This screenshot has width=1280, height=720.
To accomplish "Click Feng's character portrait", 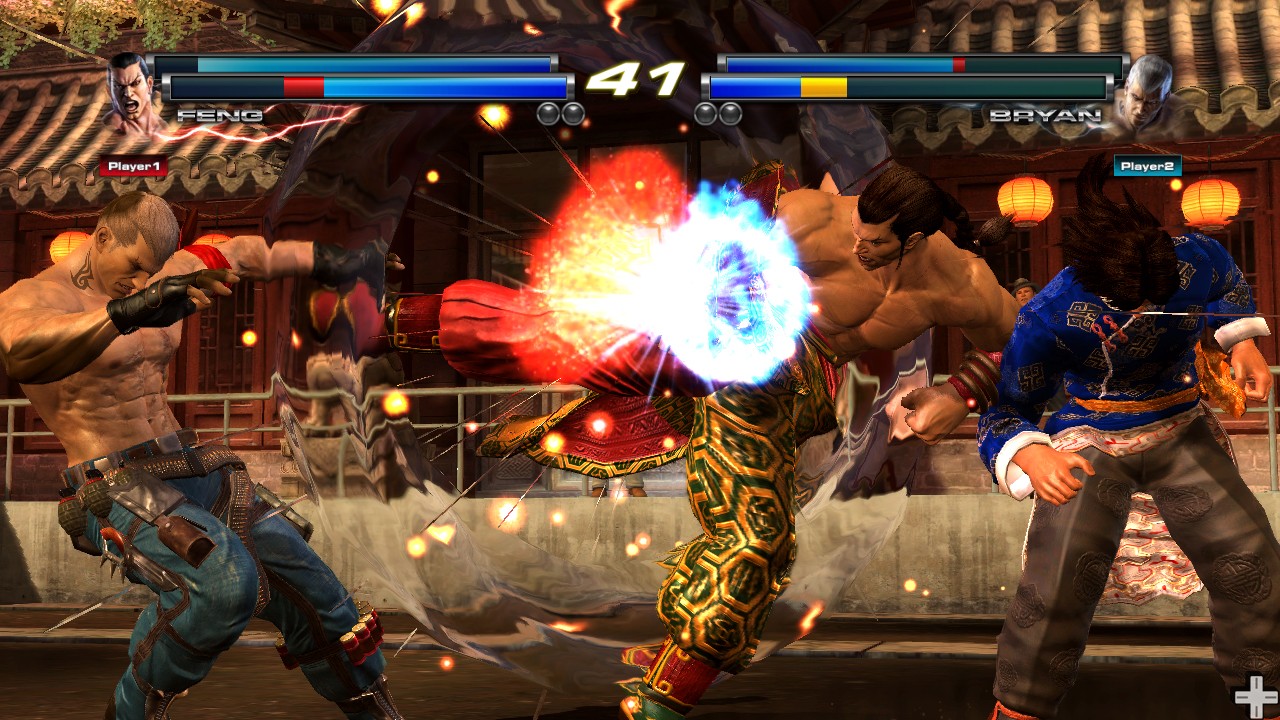I will pos(133,93).
